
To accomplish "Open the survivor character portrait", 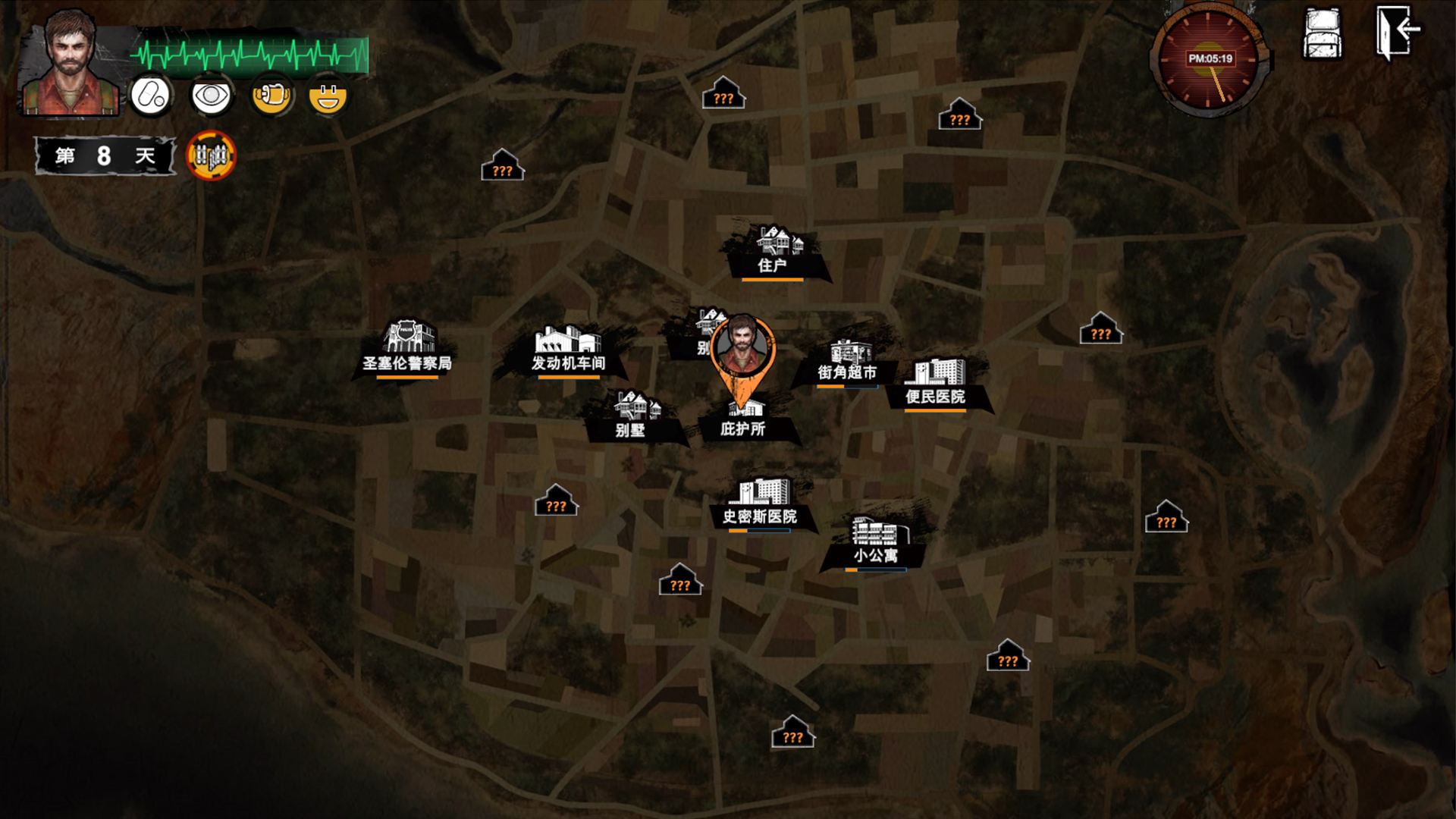I will tap(70, 64).
